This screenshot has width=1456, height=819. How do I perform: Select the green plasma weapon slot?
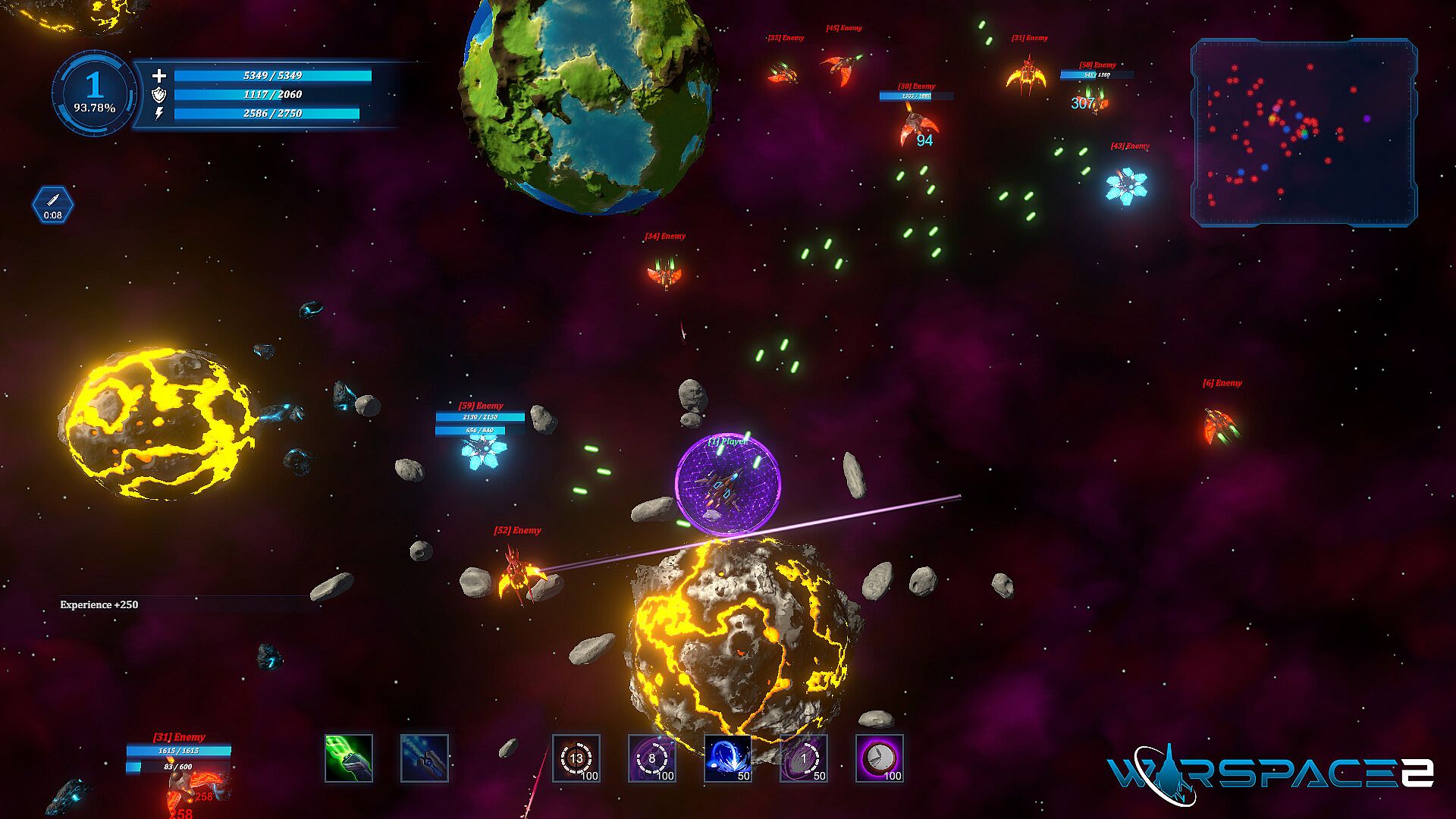tap(349, 758)
